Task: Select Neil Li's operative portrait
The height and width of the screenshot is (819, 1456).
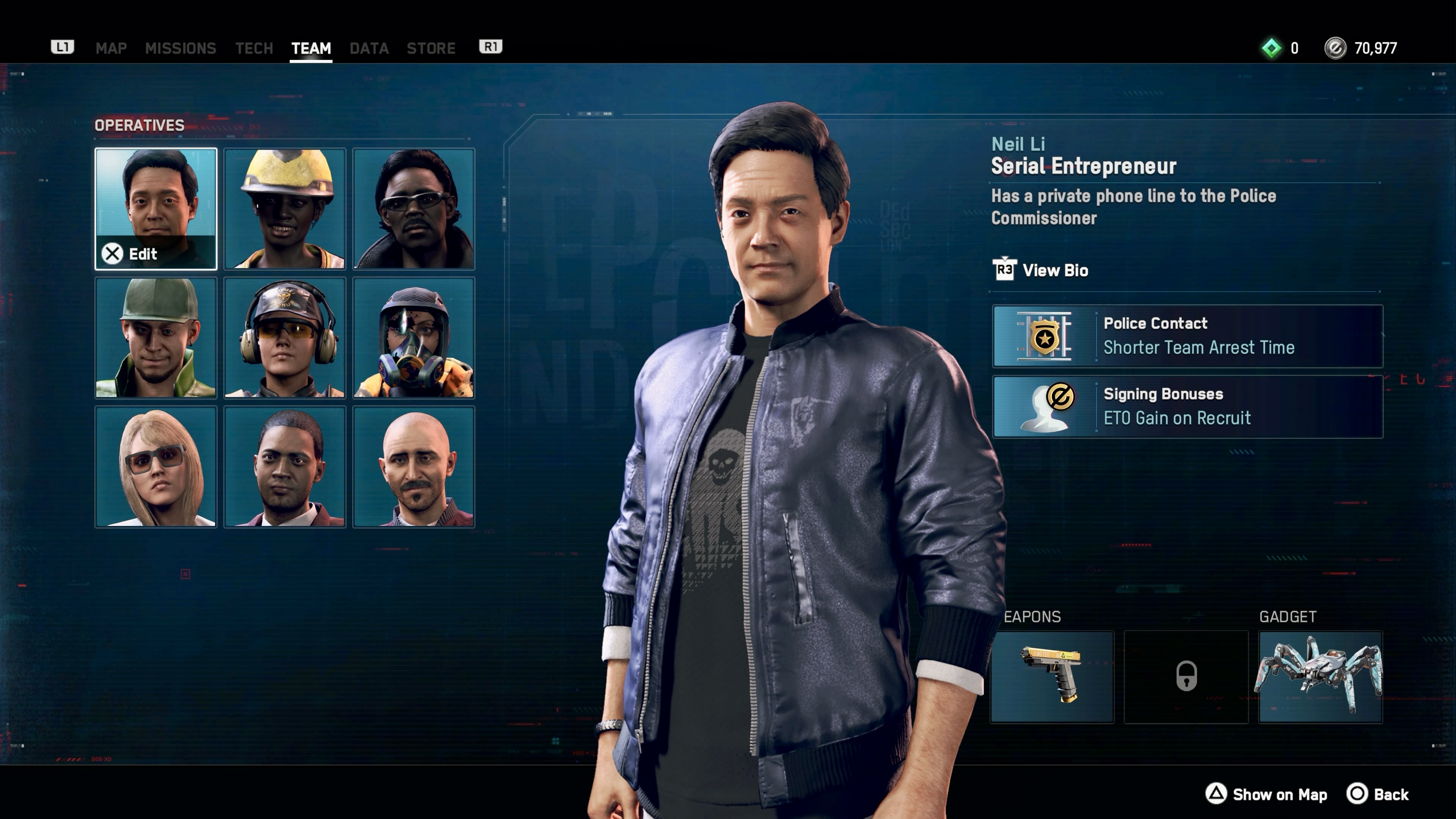Action: [155, 209]
